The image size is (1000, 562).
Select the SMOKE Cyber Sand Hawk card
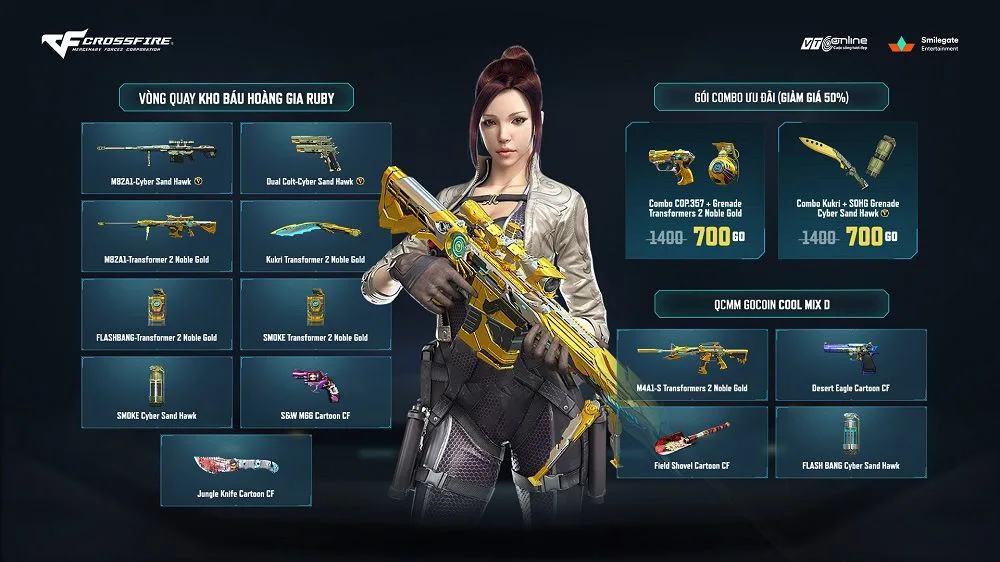tap(157, 392)
